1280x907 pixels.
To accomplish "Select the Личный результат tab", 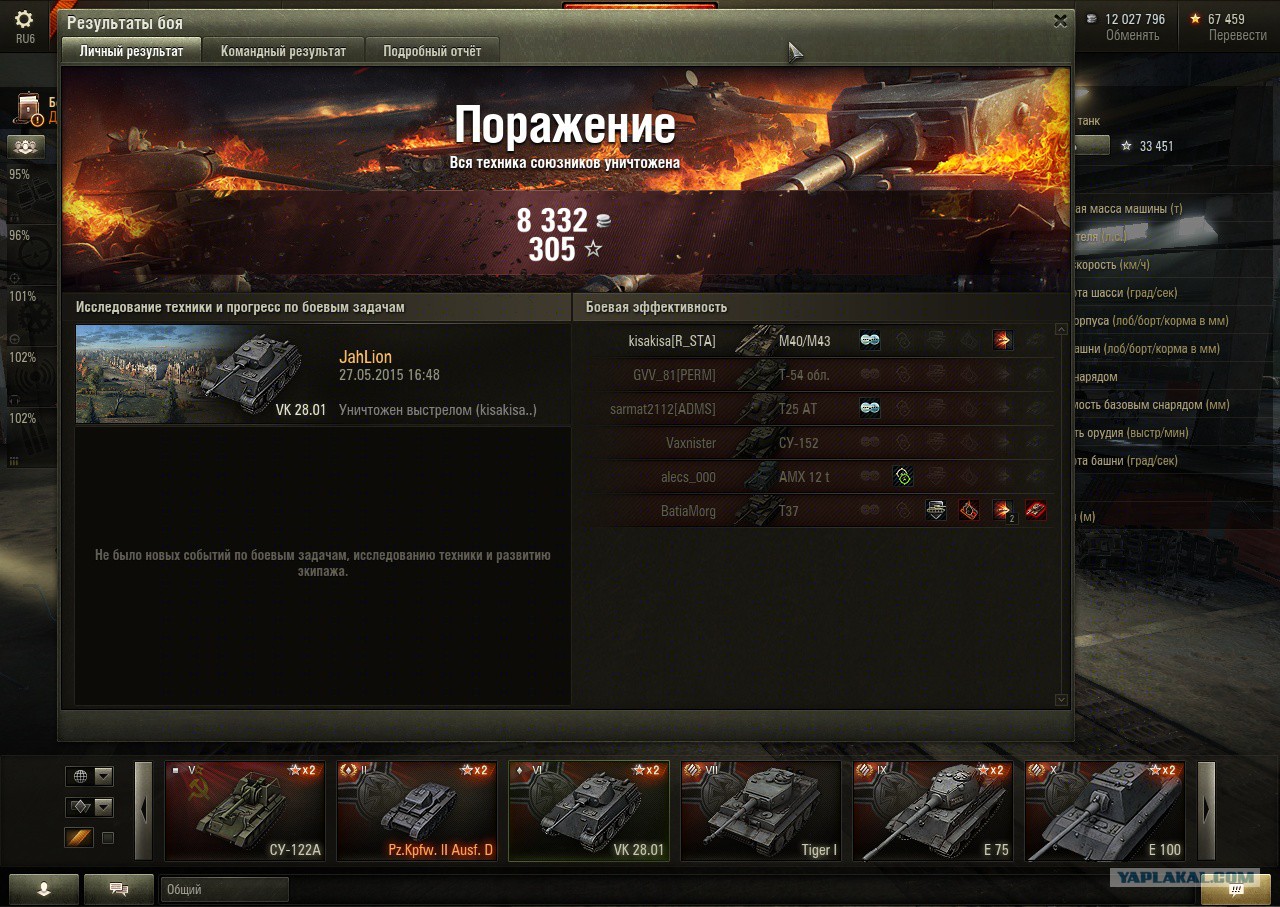I will (131, 51).
